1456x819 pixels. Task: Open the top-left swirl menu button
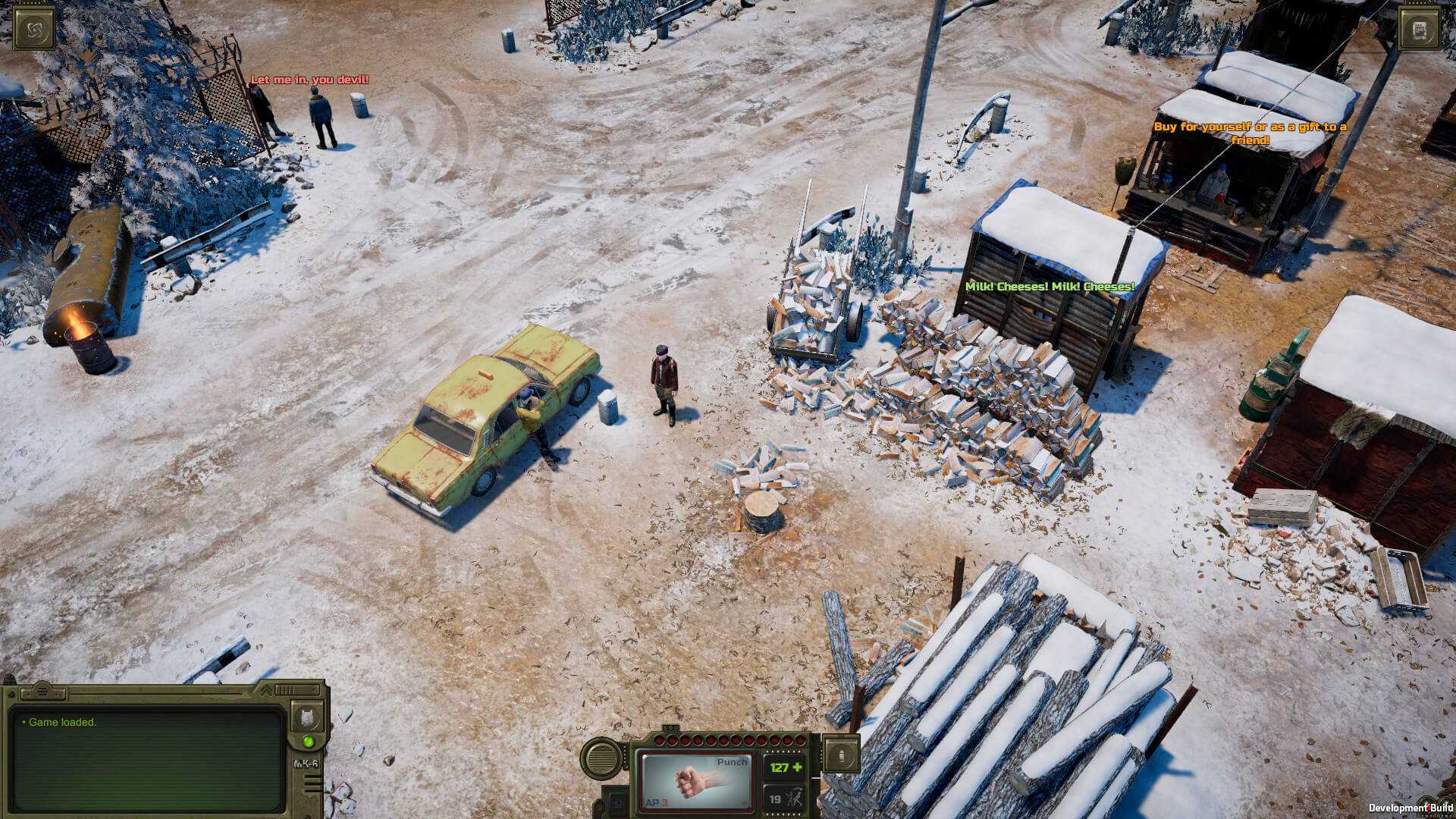[34, 30]
